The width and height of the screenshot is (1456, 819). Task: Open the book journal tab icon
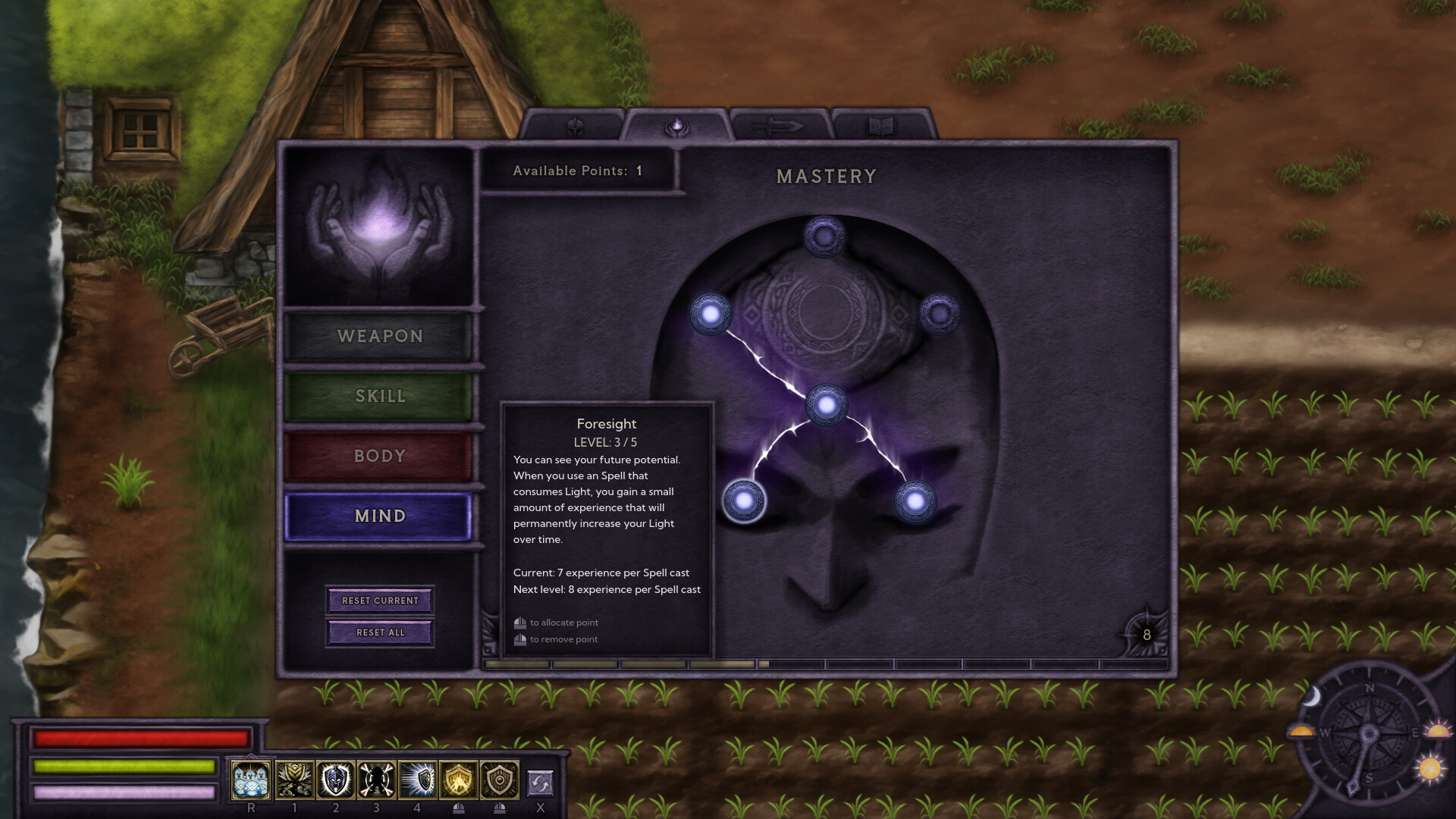pos(880,127)
